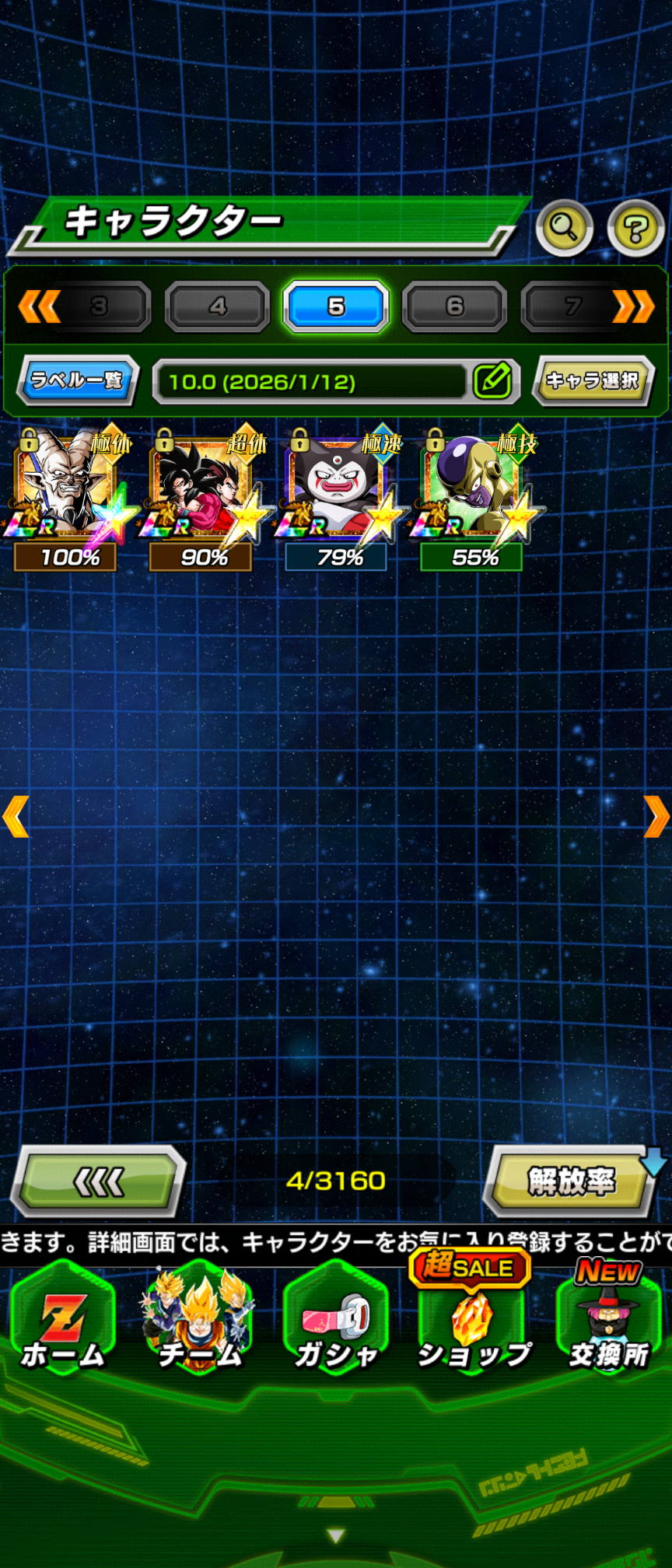This screenshot has width=672, height=1568.
Task: Switch to label tab 3
Action: coord(100,307)
